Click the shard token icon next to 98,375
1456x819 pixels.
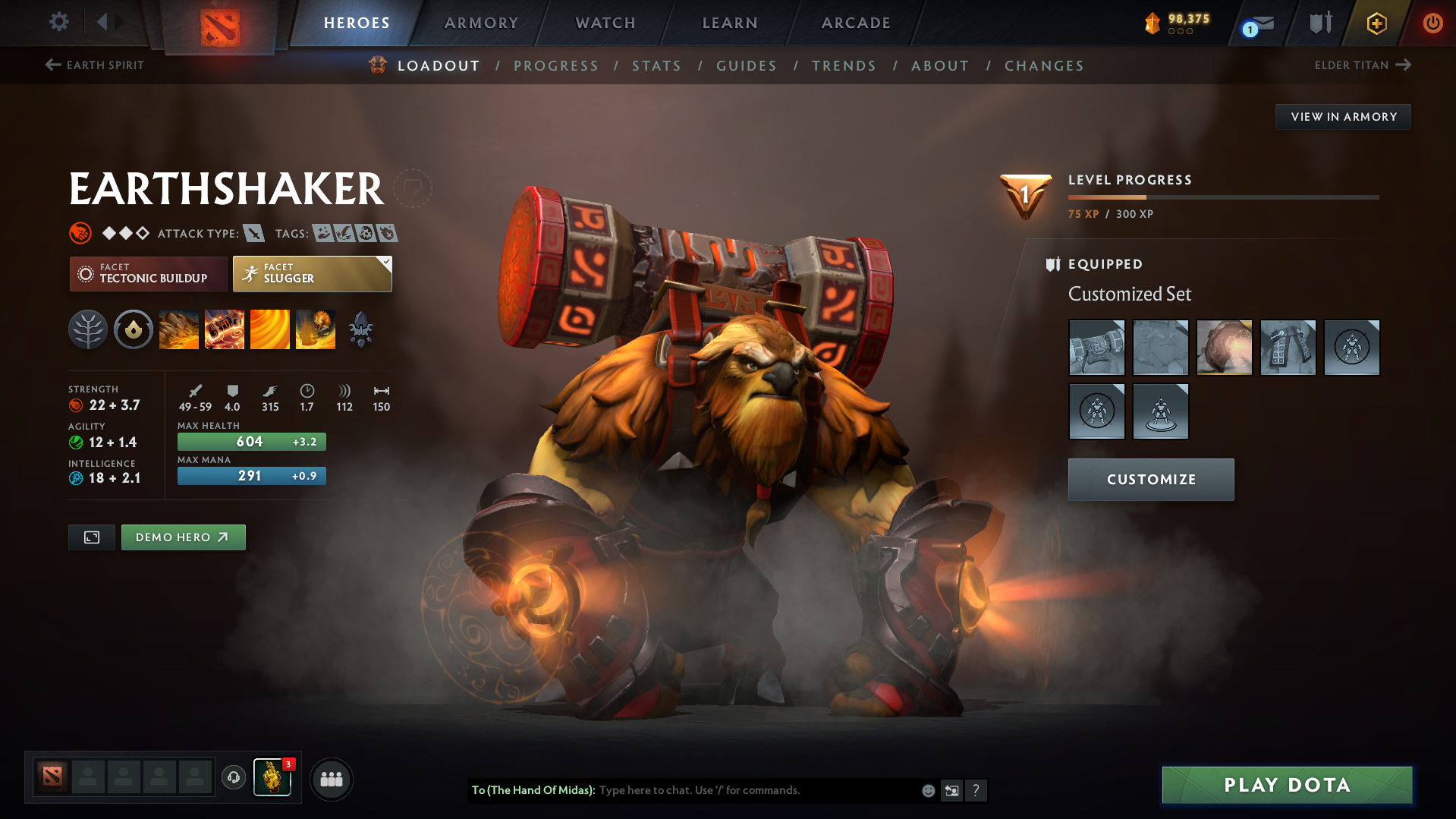(x=1154, y=22)
